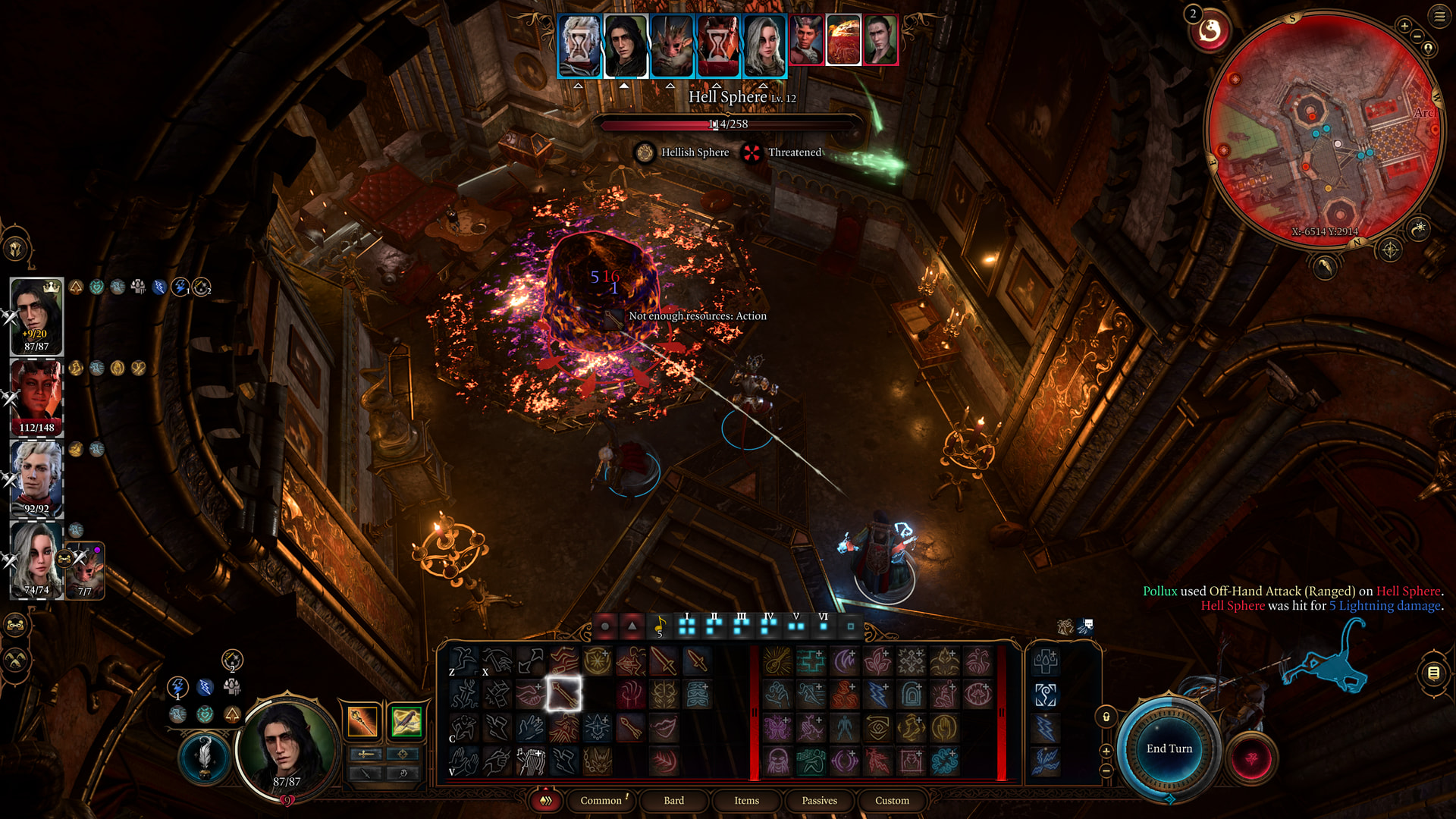Click the red inspiration orb near minimap
This screenshot has width=1456, height=819.
pos(1210,31)
